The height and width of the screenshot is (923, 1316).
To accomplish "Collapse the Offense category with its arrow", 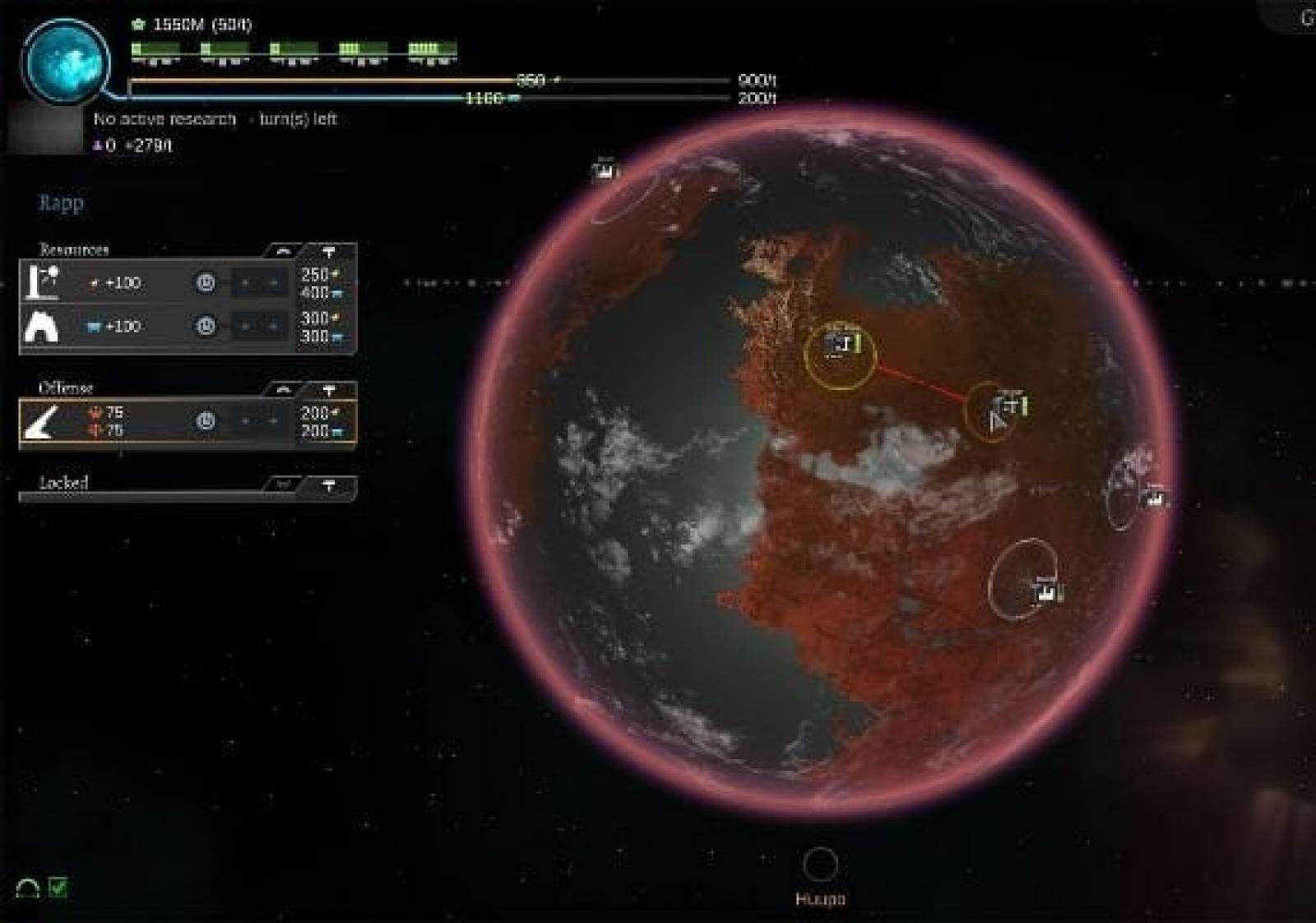I will pyautogui.click(x=284, y=389).
